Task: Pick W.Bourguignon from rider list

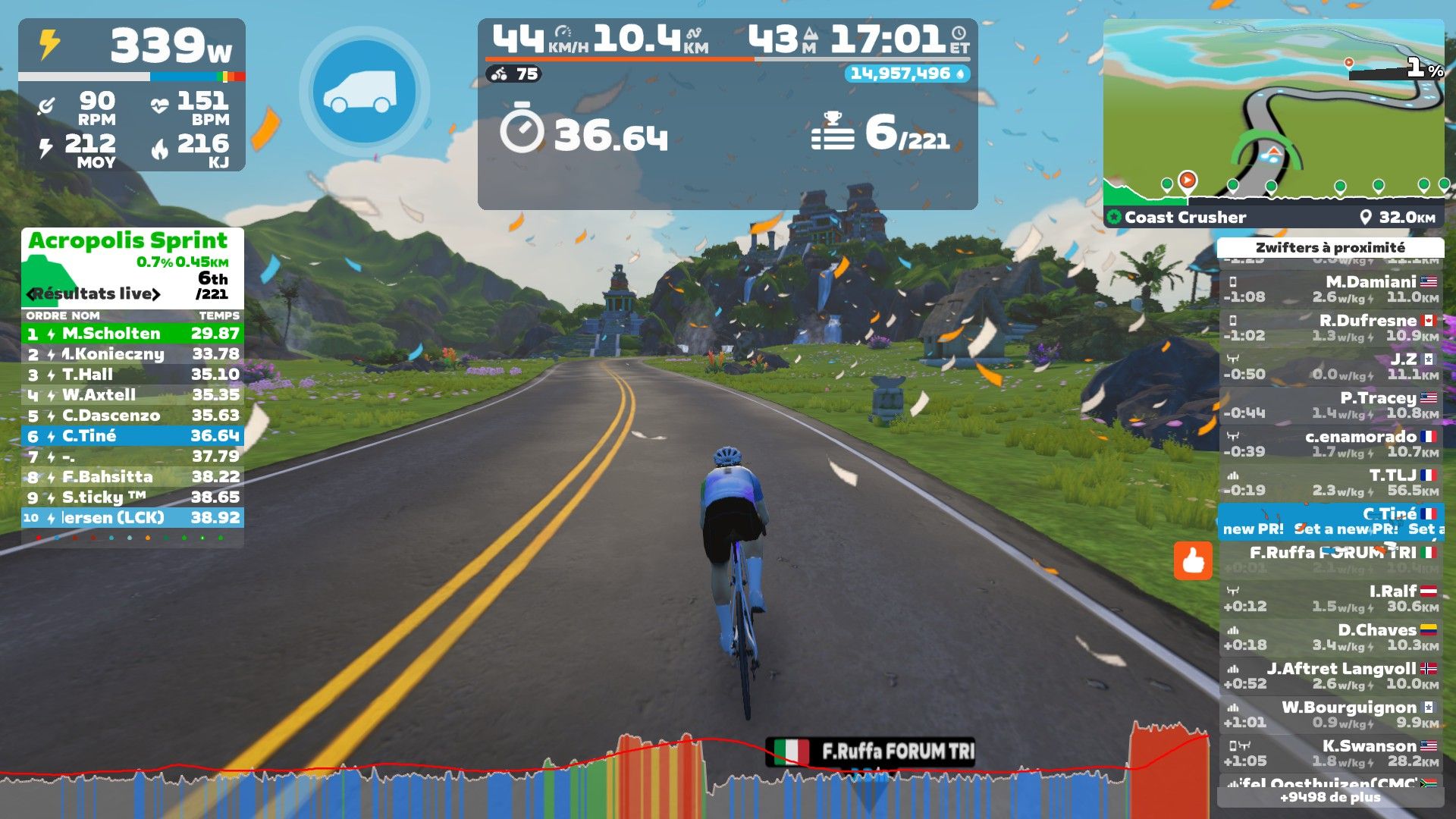Action: (1330, 714)
